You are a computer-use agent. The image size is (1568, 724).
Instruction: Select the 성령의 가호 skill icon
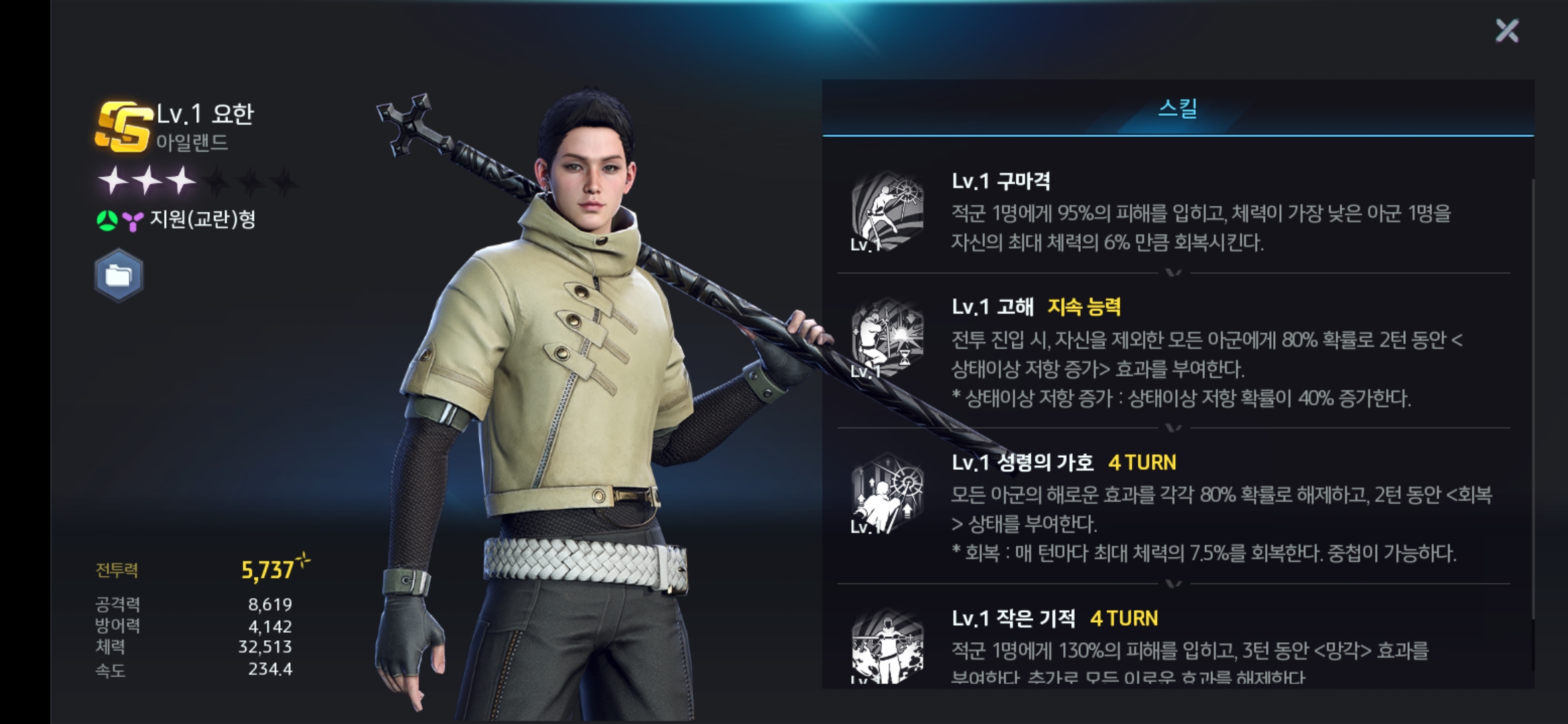[887, 494]
